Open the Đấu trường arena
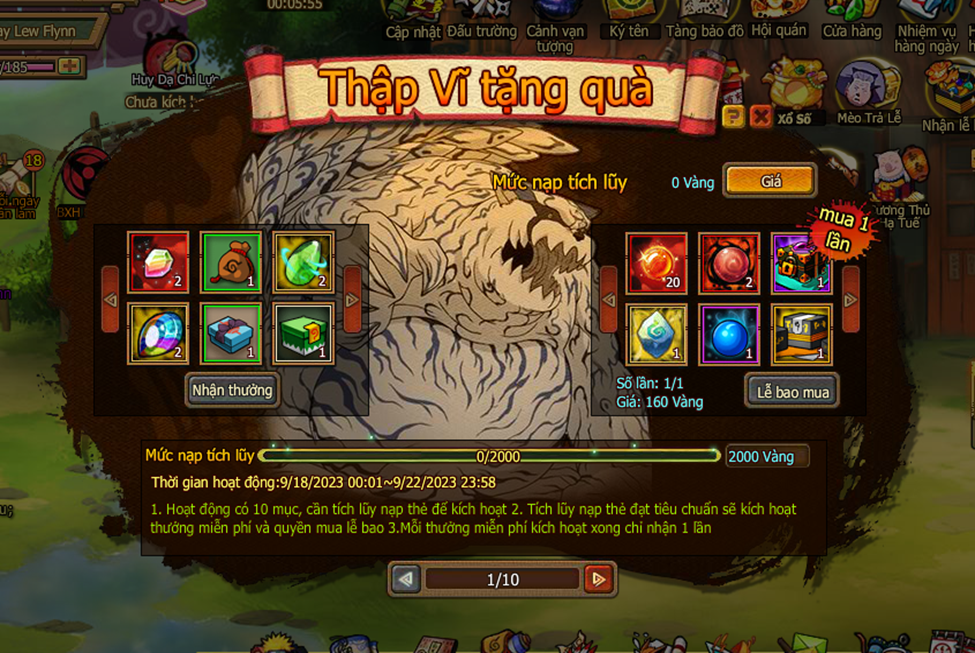This screenshot has width=975, height=653. tap(481, 18)
